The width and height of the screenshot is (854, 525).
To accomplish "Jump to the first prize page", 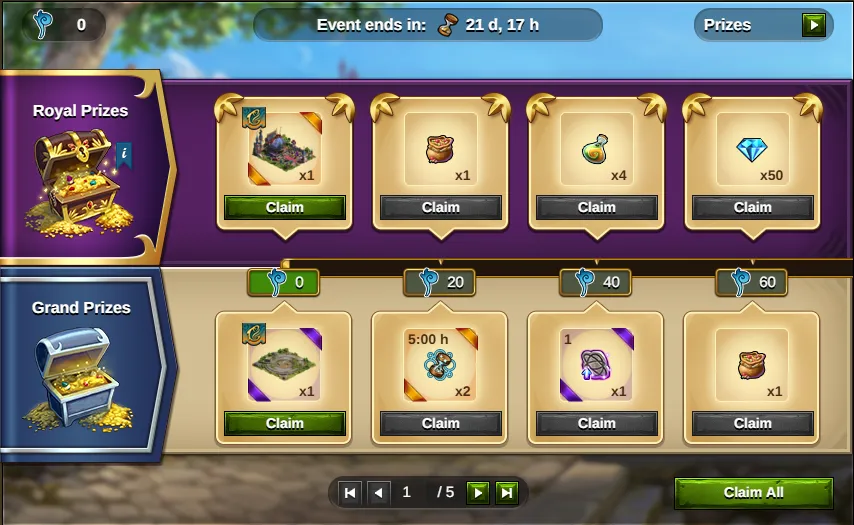I will [x=350, y=492].
